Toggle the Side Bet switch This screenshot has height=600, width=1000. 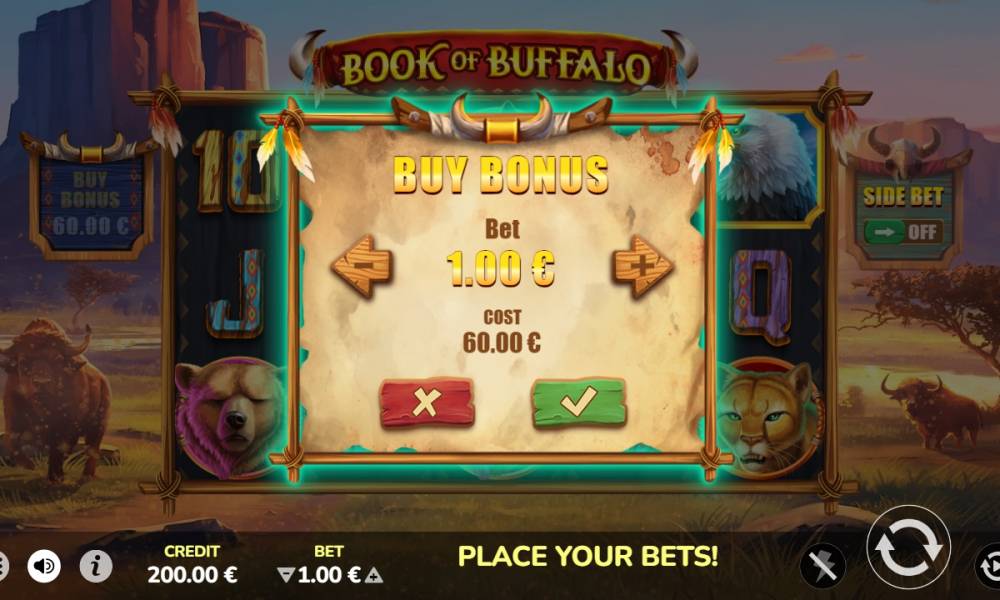pos(903,232)
